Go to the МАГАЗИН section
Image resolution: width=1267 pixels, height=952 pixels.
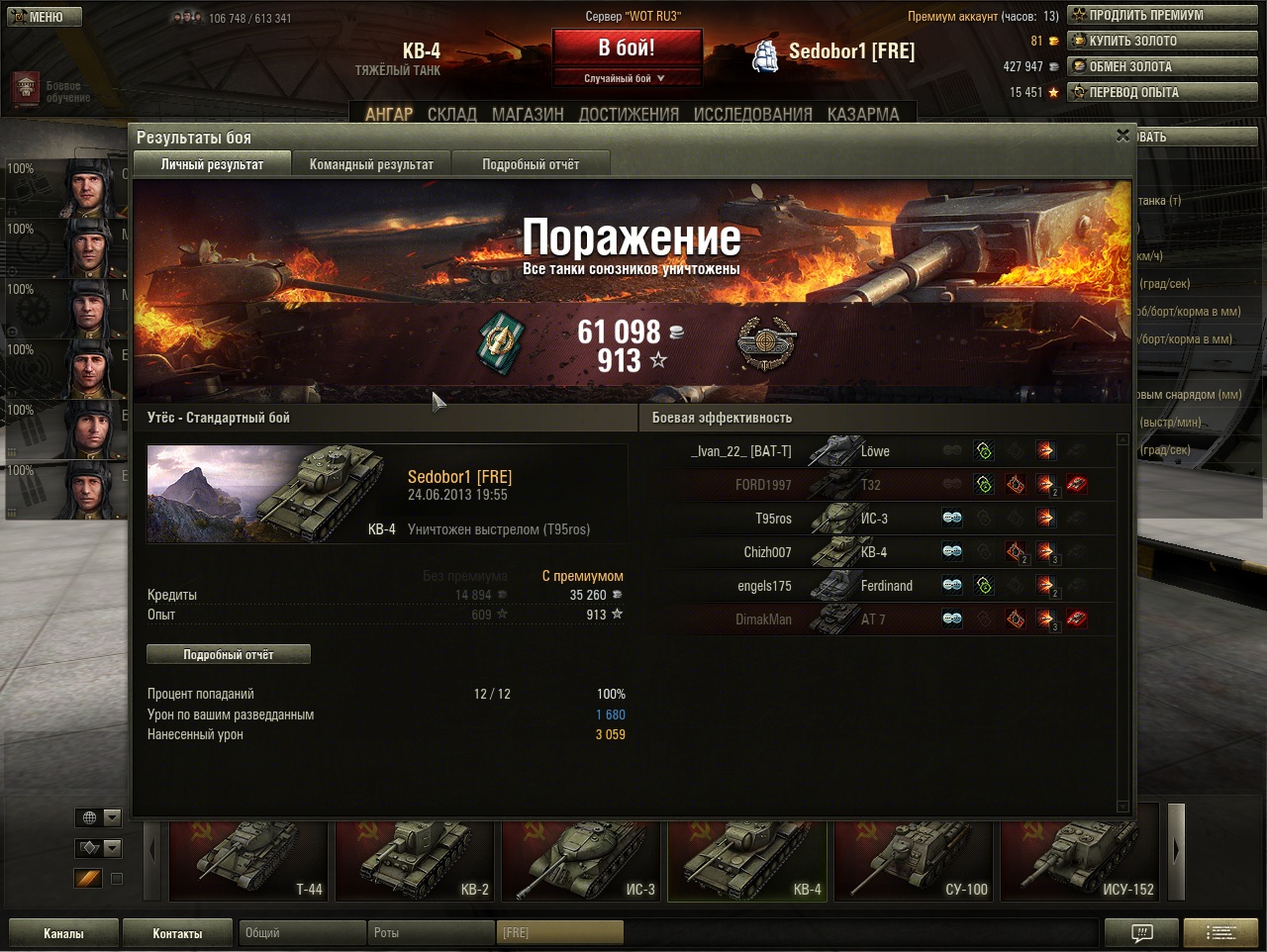tap(528, 114)
